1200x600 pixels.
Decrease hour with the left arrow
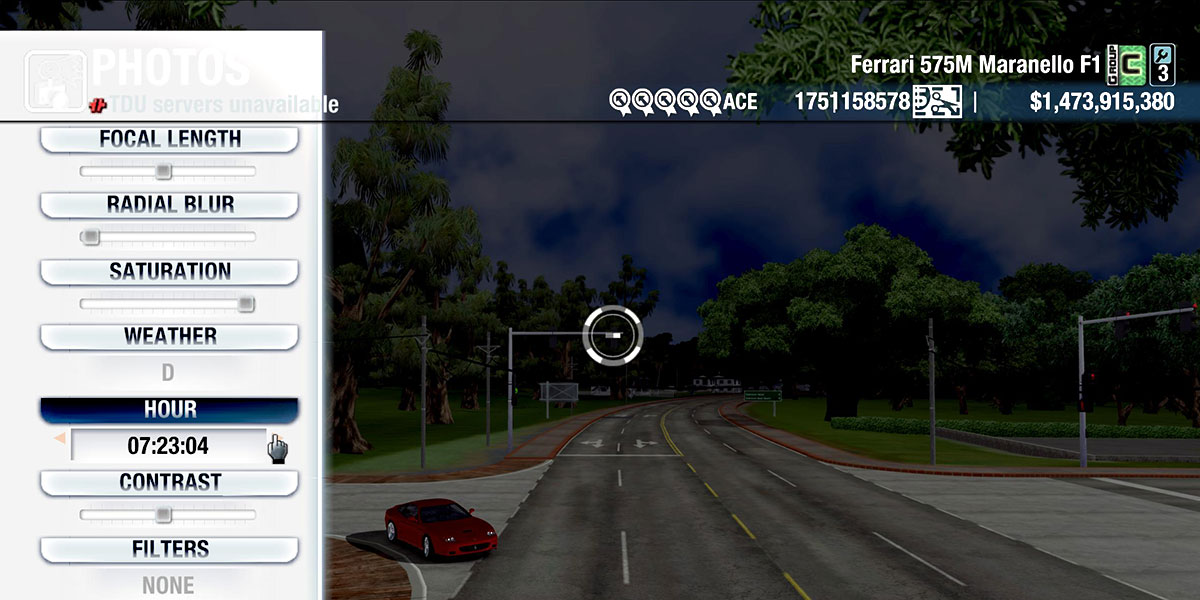click(x=59, y=438)
